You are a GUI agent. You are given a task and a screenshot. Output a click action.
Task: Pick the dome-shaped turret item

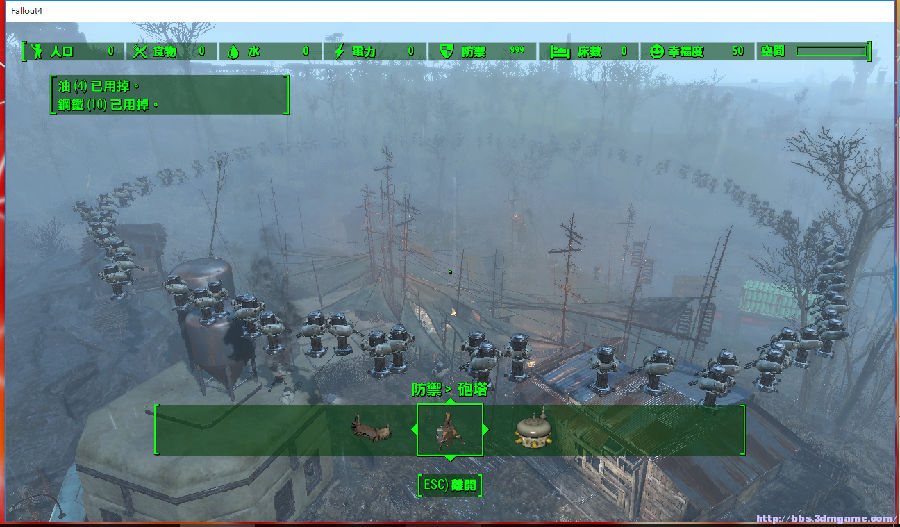(533, 430)
